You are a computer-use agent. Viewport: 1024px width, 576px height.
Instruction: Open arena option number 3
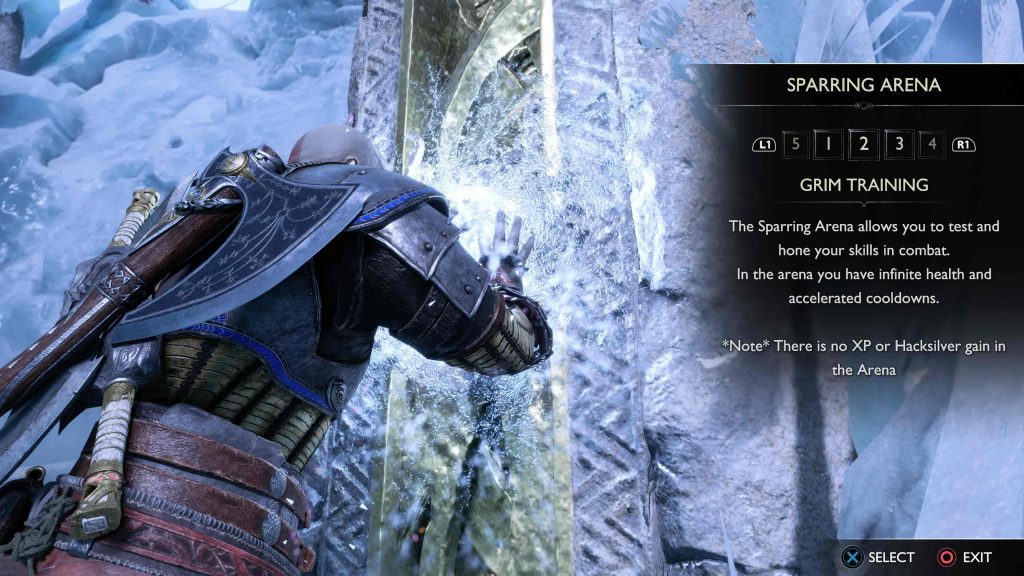[x=898, y=144]
